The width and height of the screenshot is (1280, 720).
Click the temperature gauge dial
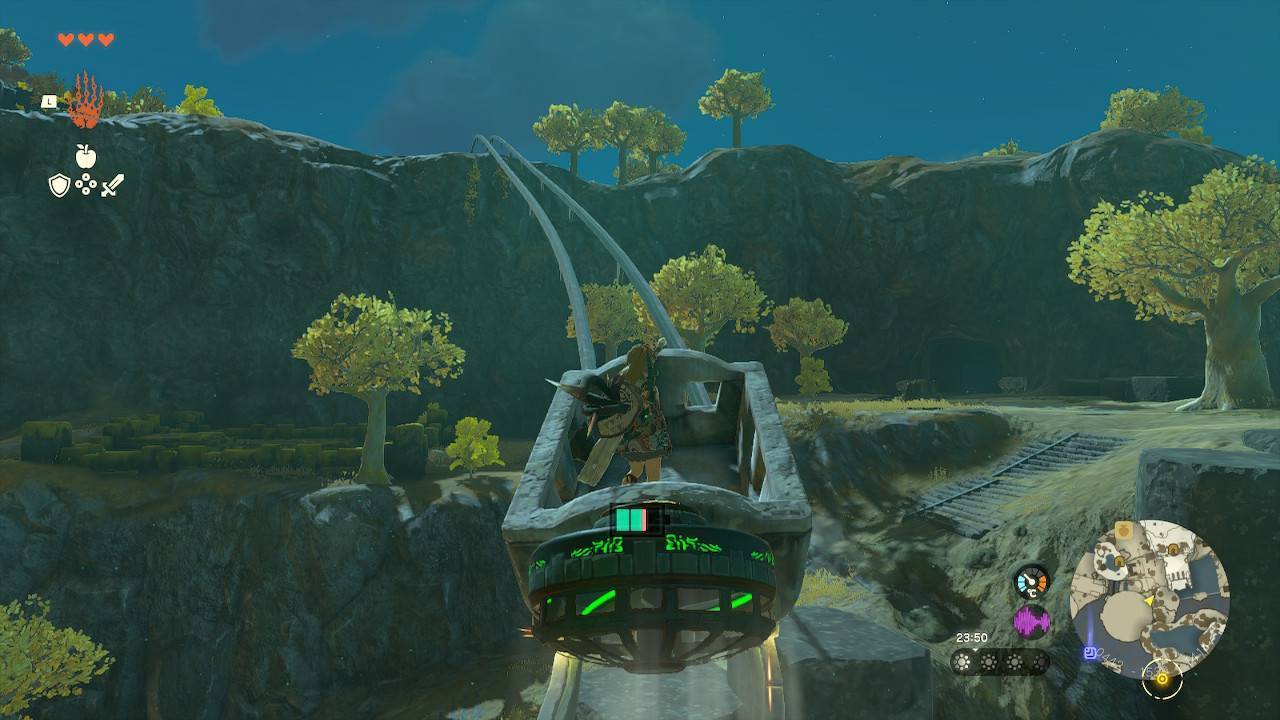pos(1031,582)
